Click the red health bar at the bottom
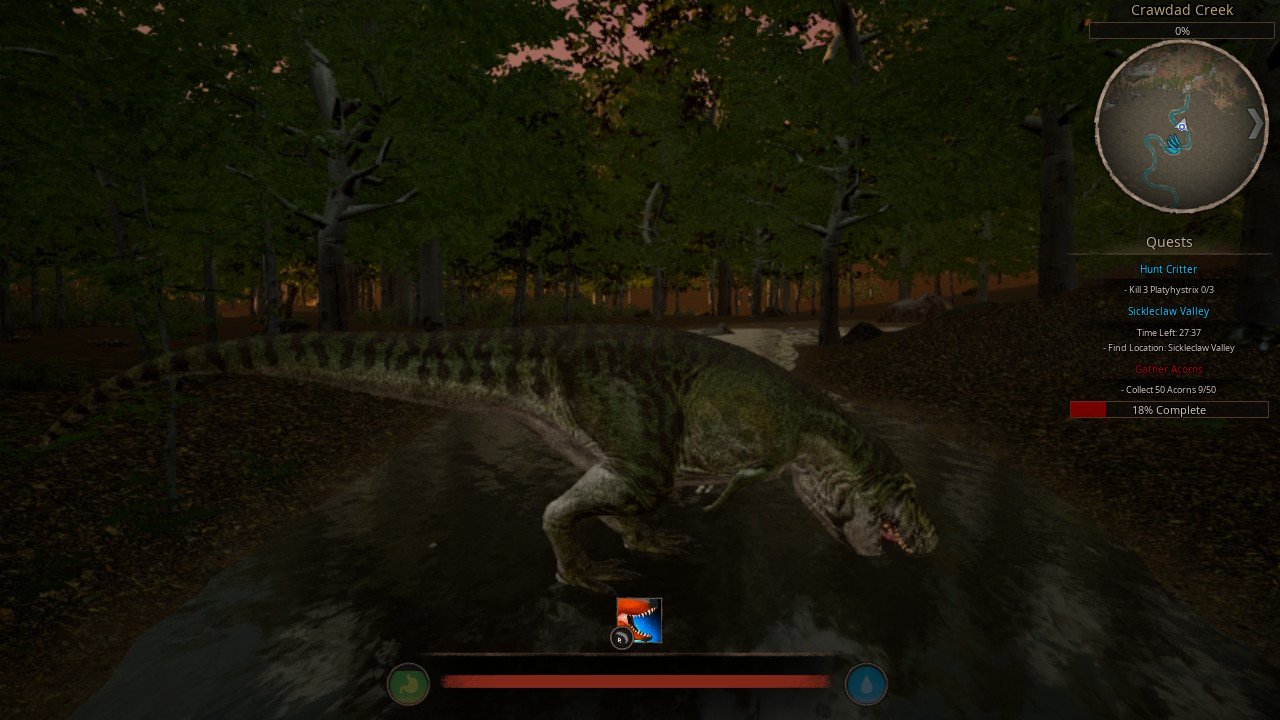 [636, 679]
